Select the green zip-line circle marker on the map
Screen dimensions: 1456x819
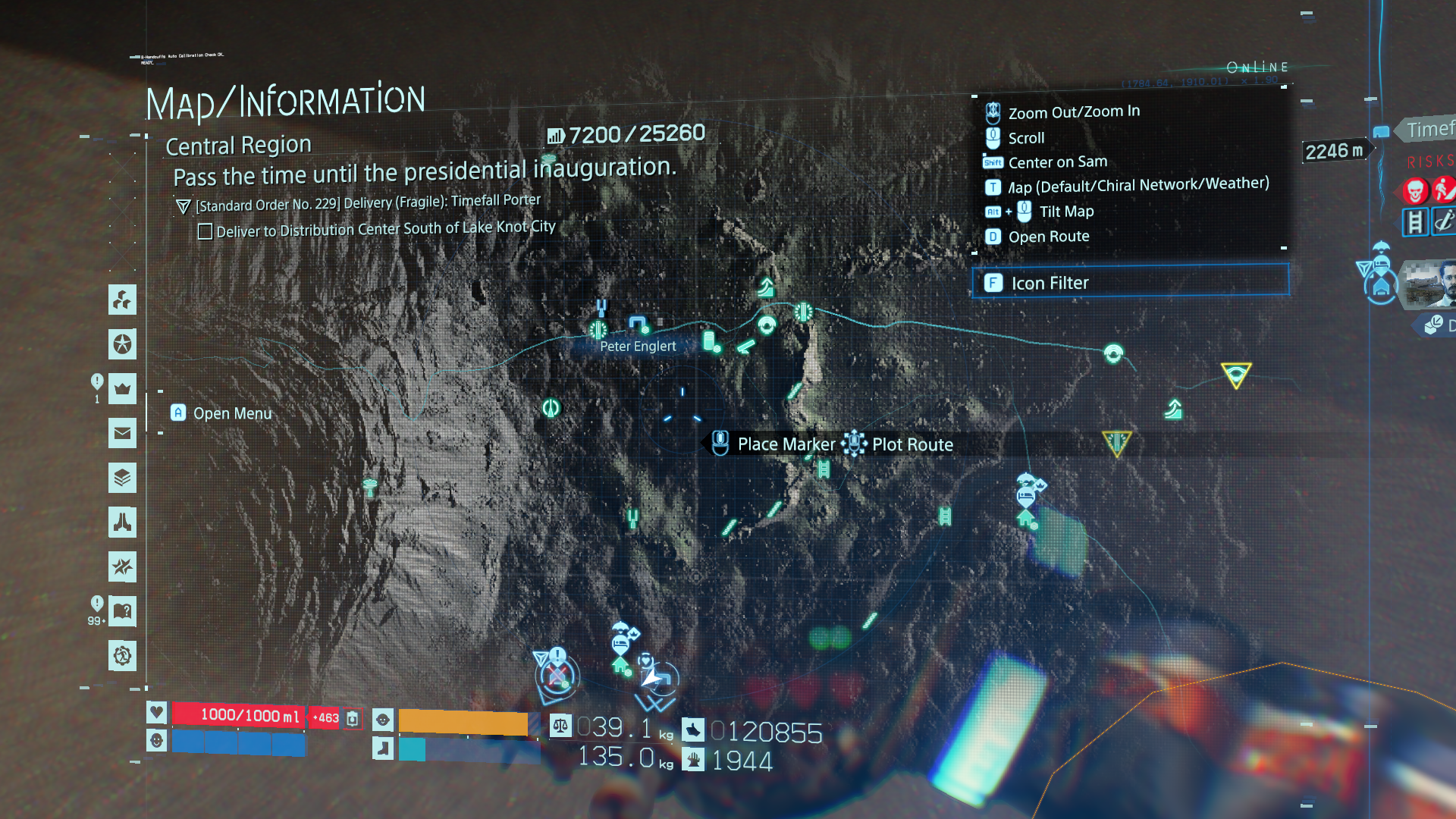click(551, 408)
